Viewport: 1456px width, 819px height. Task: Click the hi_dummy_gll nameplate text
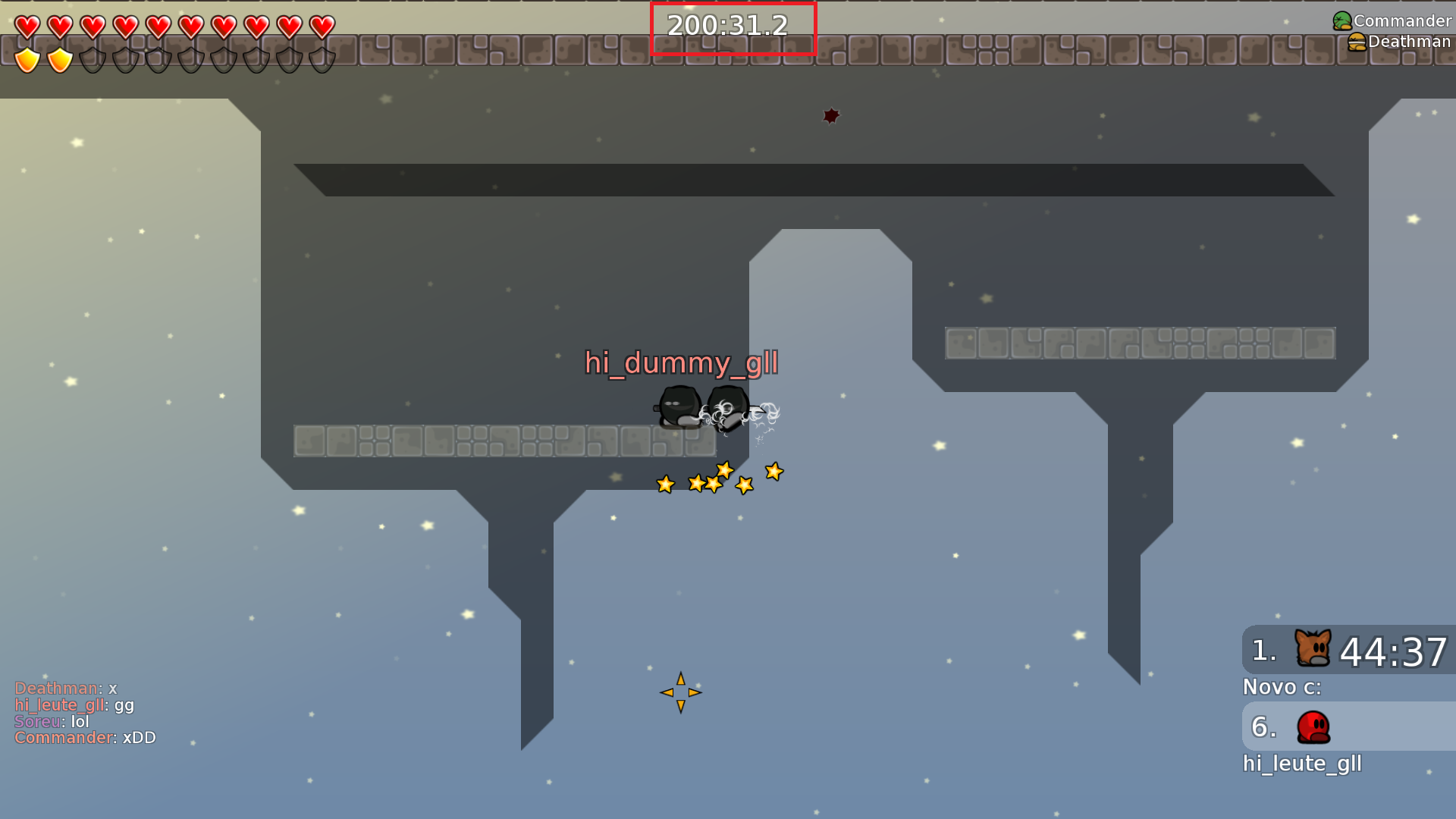(681, 364)
